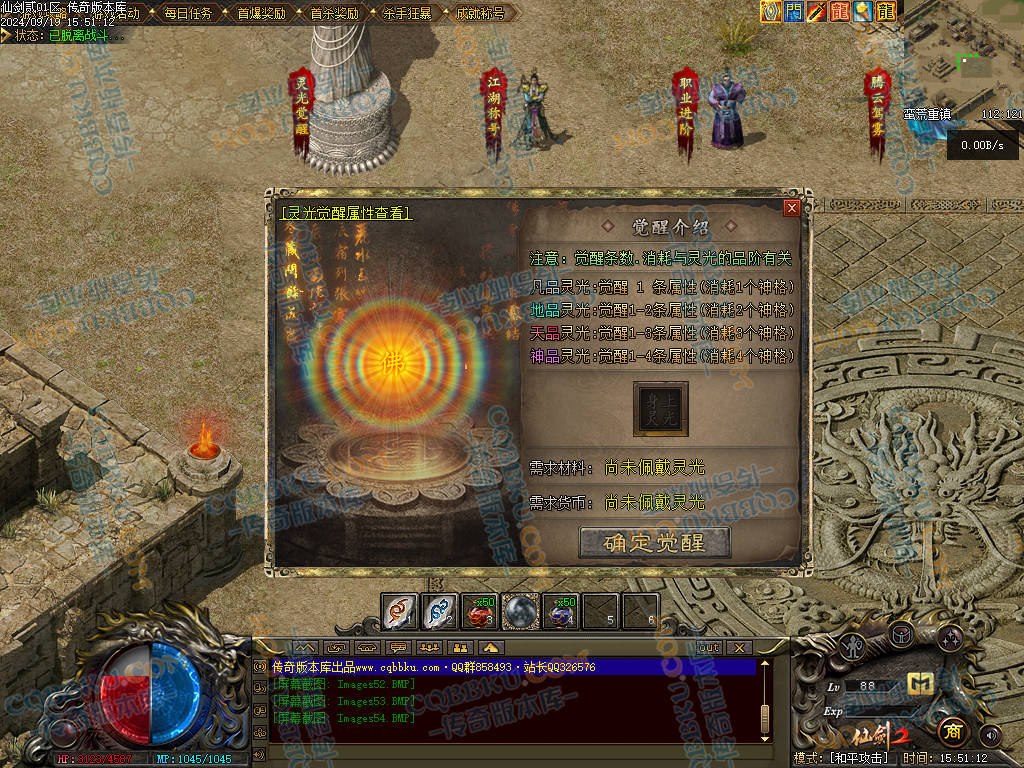
Task: Open the 首杀奖励 menu
Action: click(x=334, y=14)
